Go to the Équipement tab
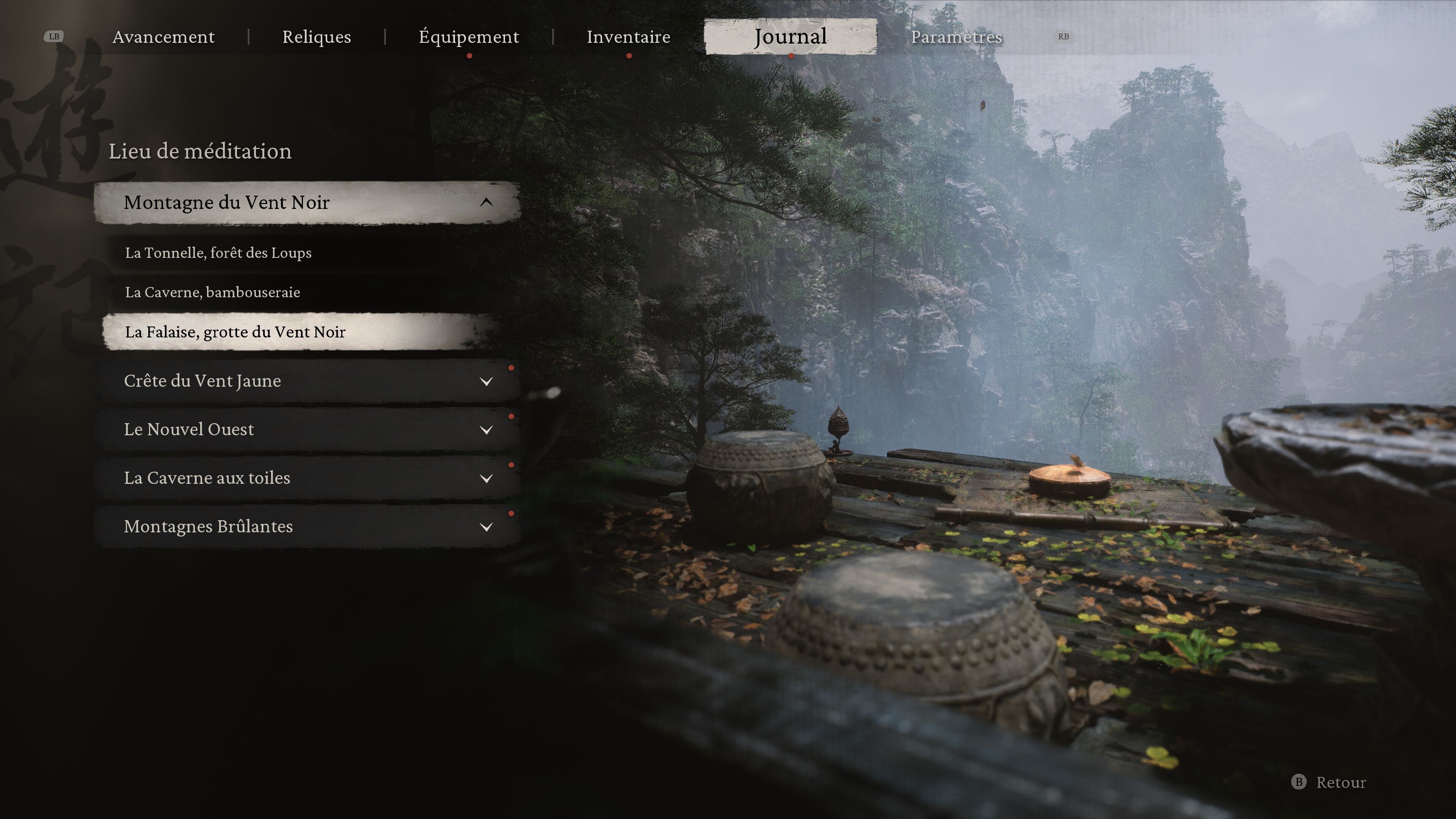 pos(469,37)
